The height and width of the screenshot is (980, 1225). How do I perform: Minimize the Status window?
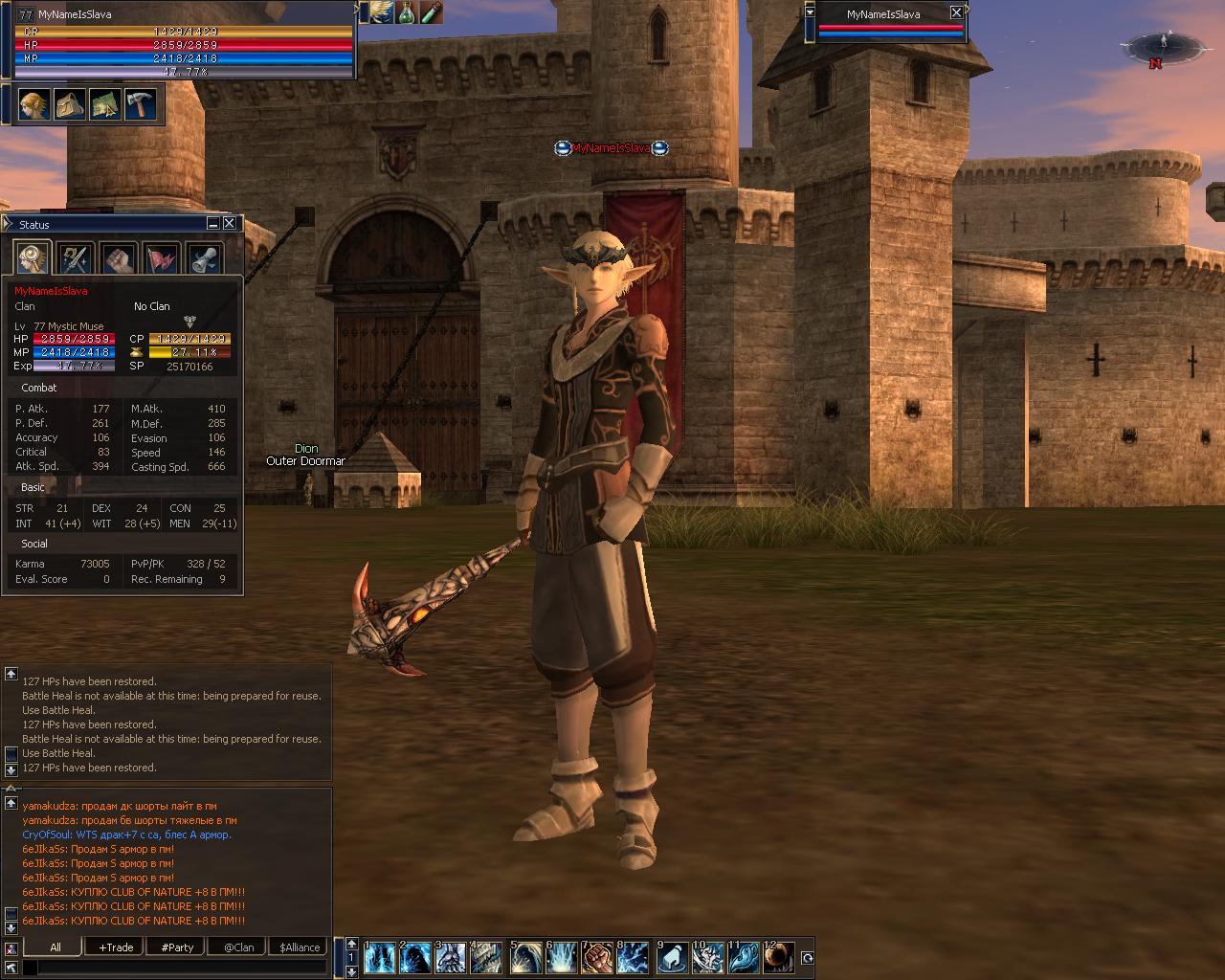coord(213,224)
